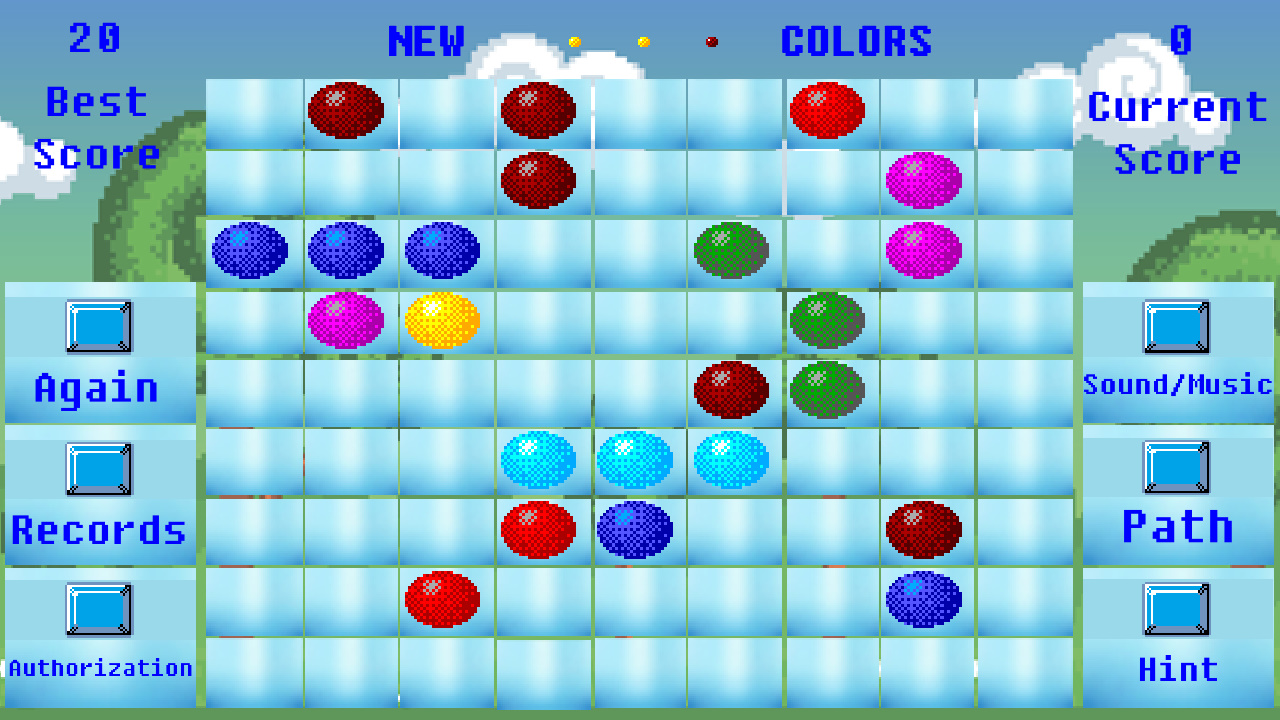Select the red ball in the bottom row
The height and width of the screenshot is (720, 1280).
pos(443,598)
